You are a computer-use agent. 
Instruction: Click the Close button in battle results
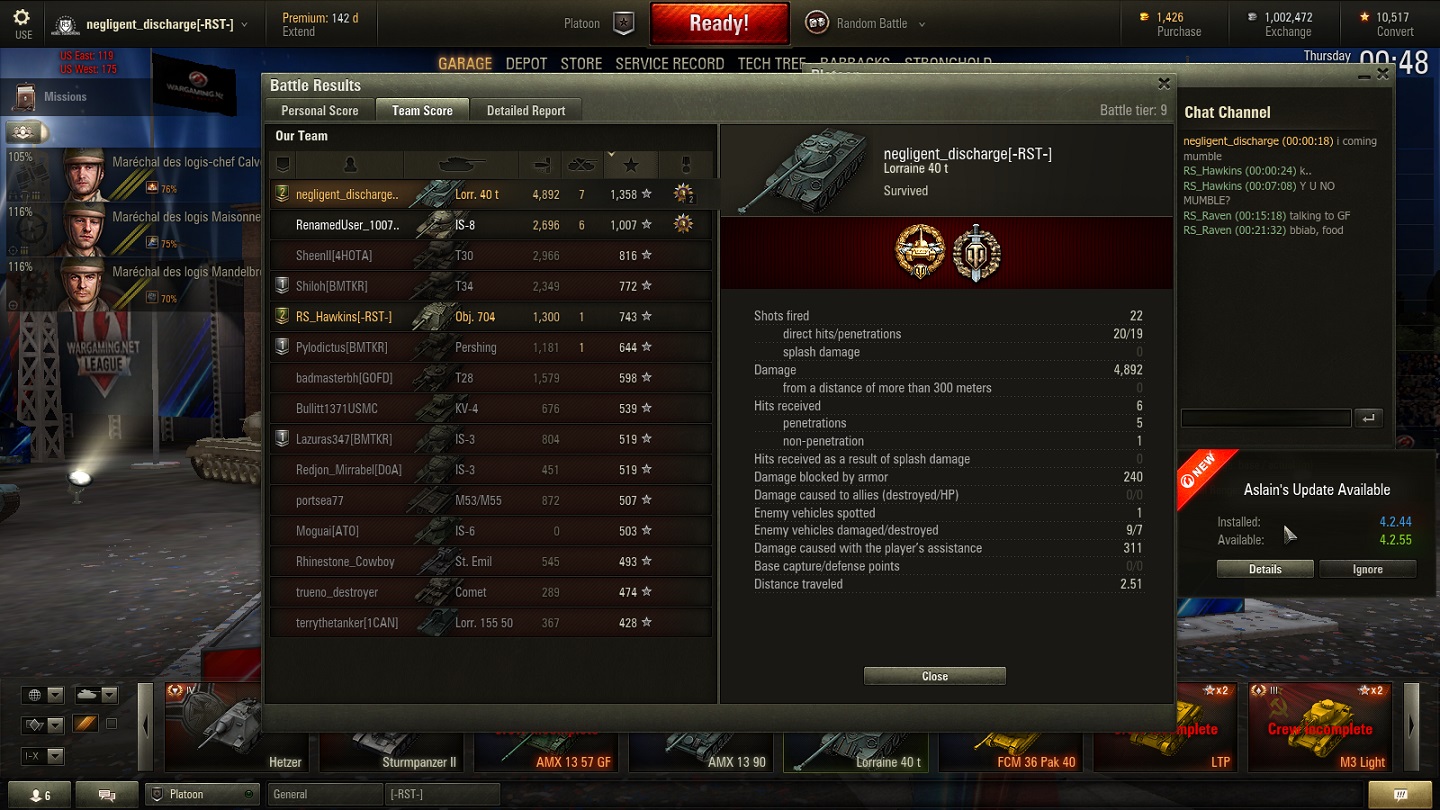coord(934,676)
